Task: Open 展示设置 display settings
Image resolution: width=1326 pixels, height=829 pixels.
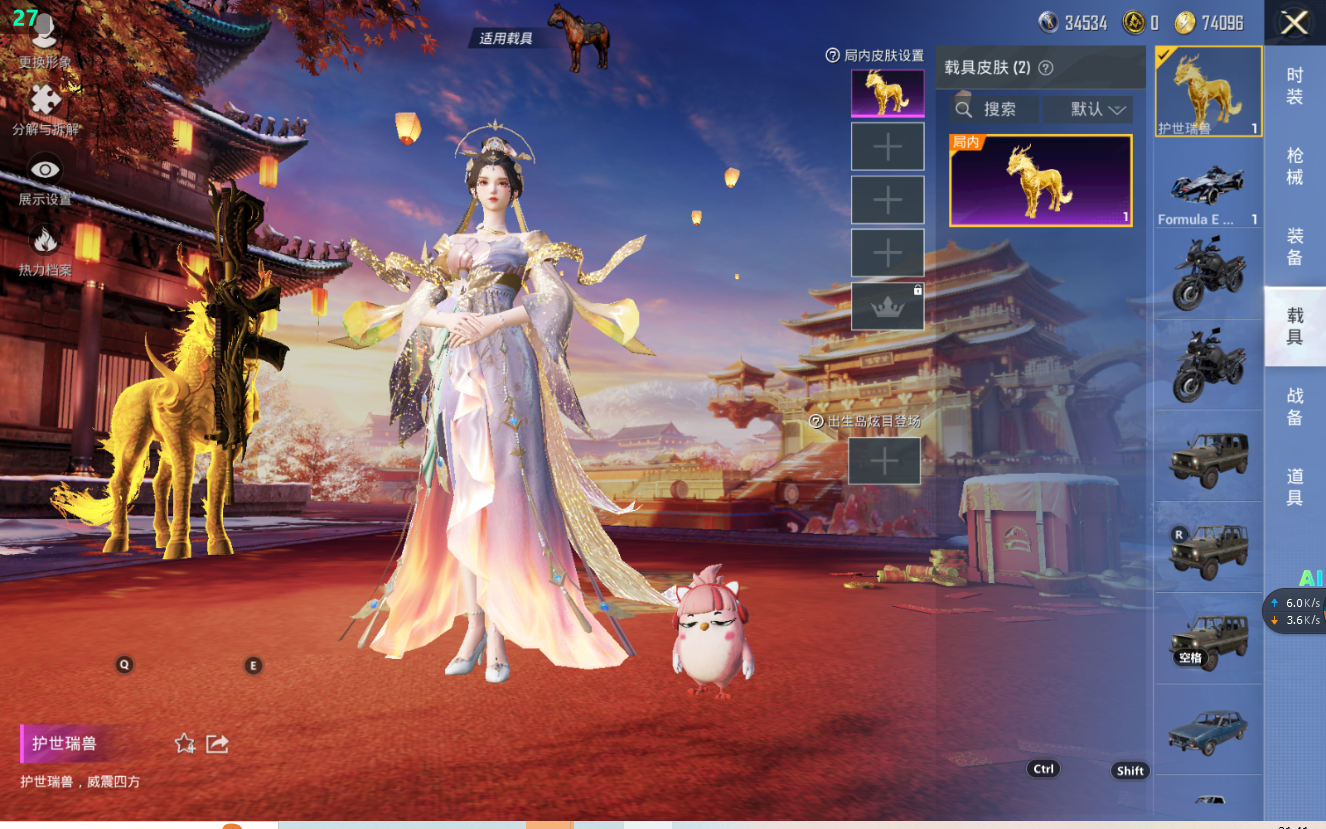Action: 44,180
